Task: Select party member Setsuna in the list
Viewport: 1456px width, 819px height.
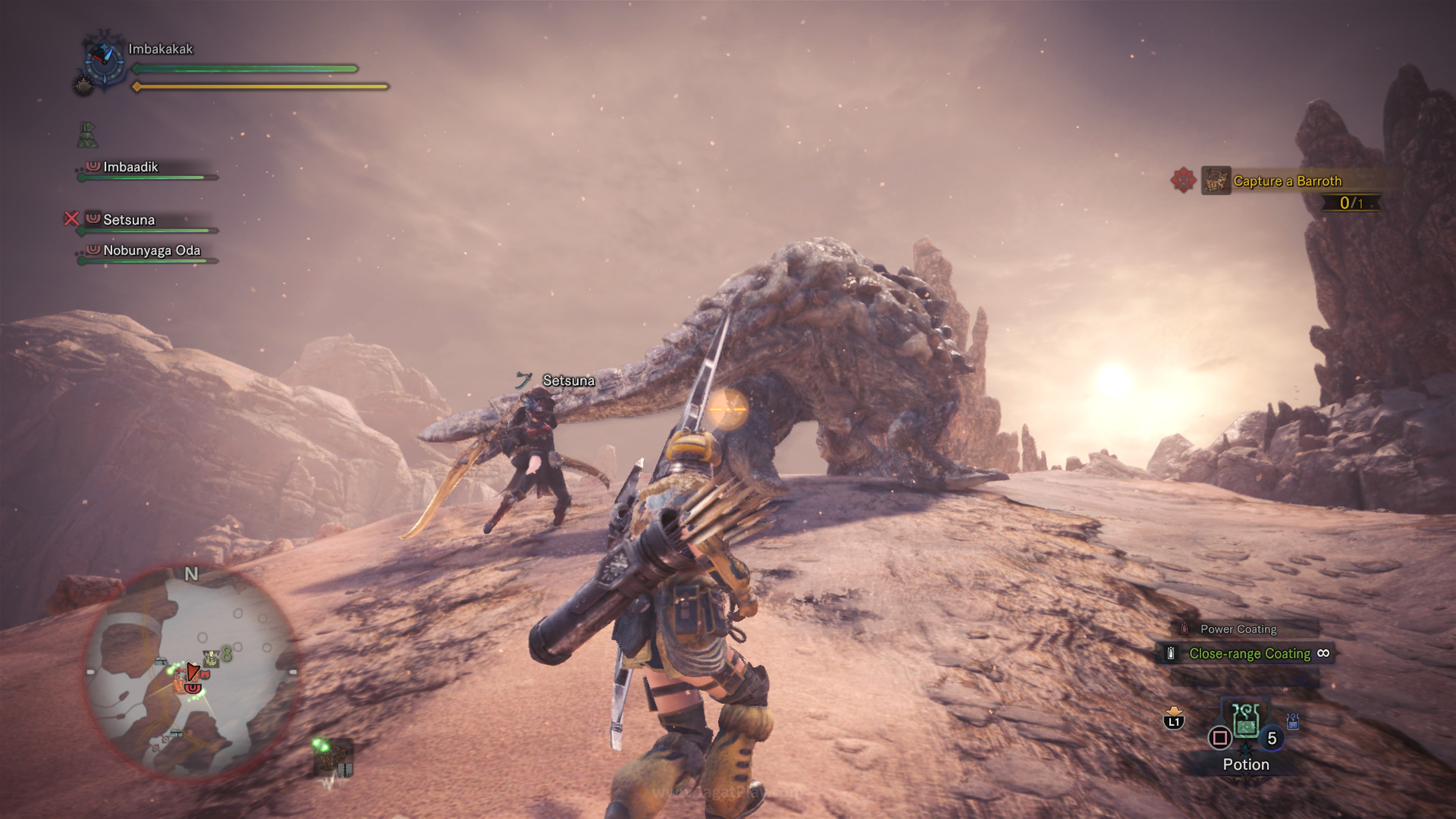Action: pos(129,220)
